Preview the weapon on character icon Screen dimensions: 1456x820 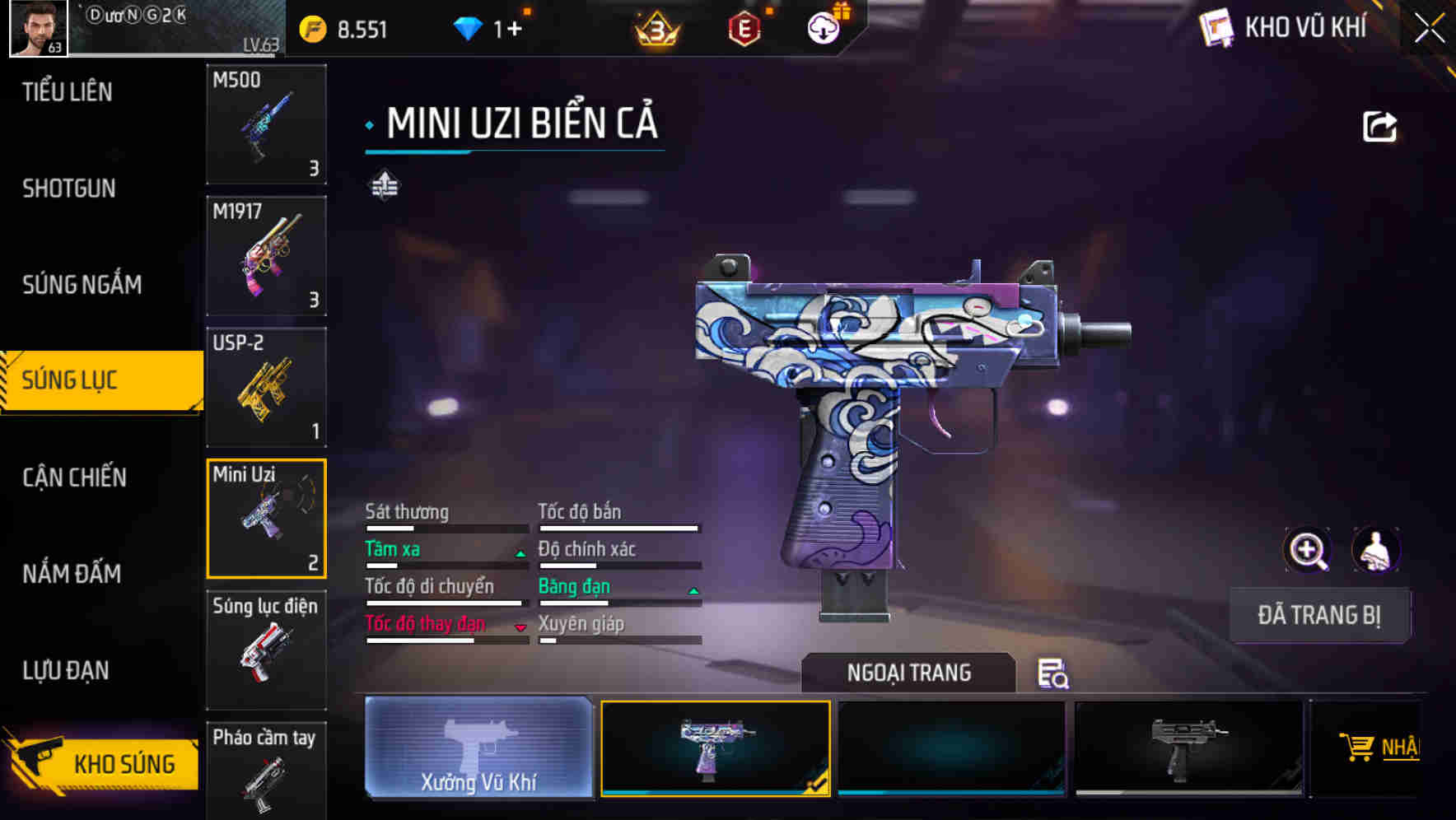pyautogui.click(x=1374, y=550)
